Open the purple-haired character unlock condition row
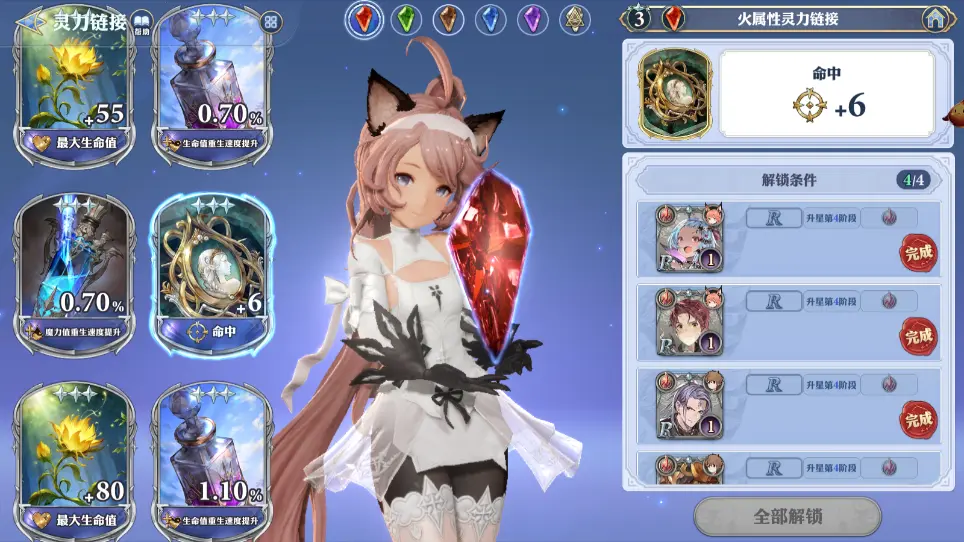Image resolution: width=964 pixels, height=542 pixels. point(790,406)
